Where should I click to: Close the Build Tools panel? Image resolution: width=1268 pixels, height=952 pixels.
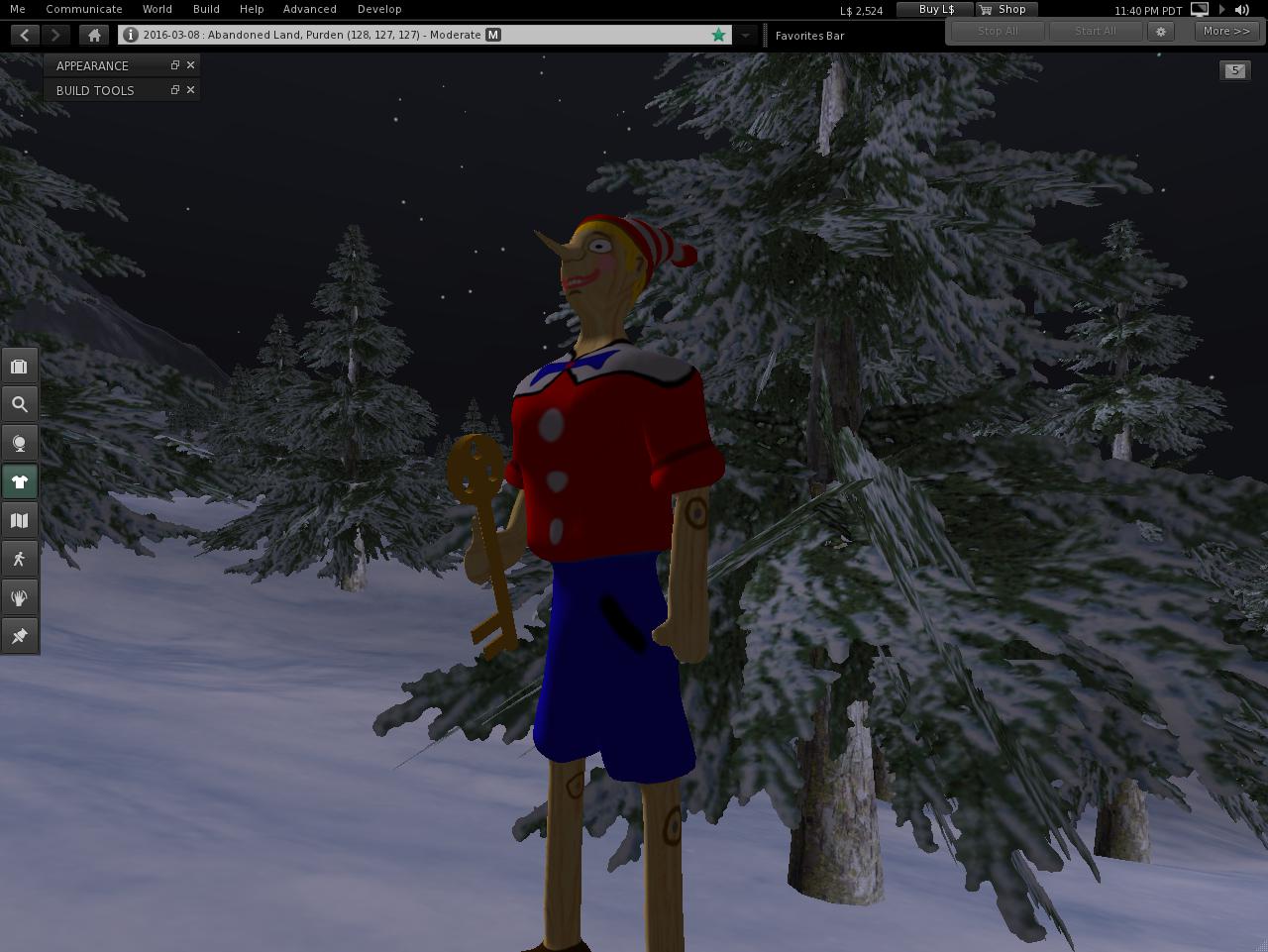[191, 90]
